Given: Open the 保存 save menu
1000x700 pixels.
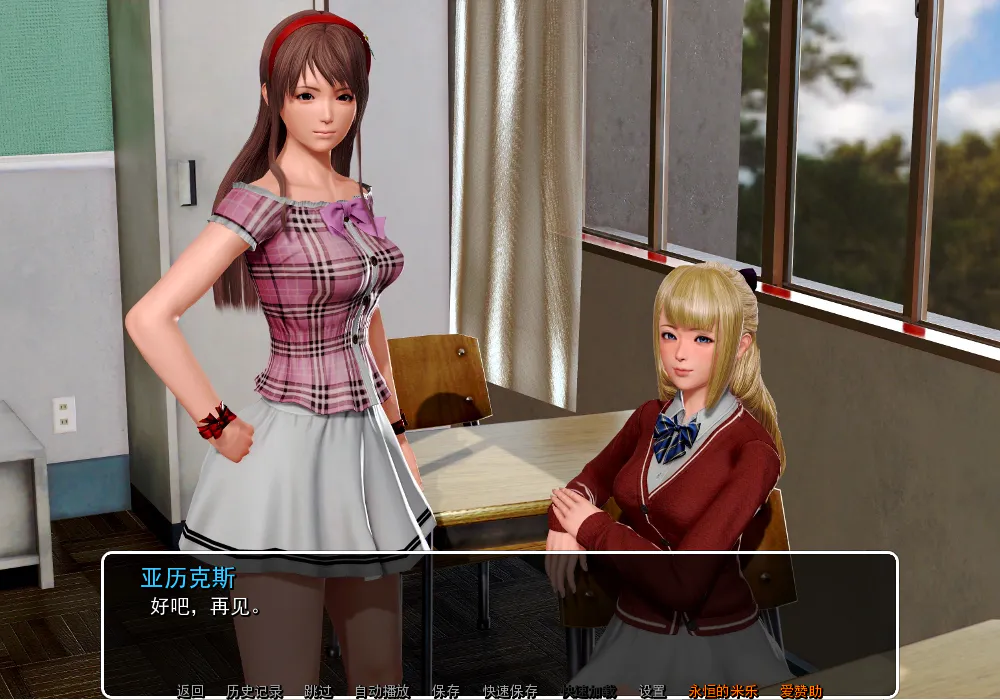Looking at the screenshot, I should pos(446,691).
